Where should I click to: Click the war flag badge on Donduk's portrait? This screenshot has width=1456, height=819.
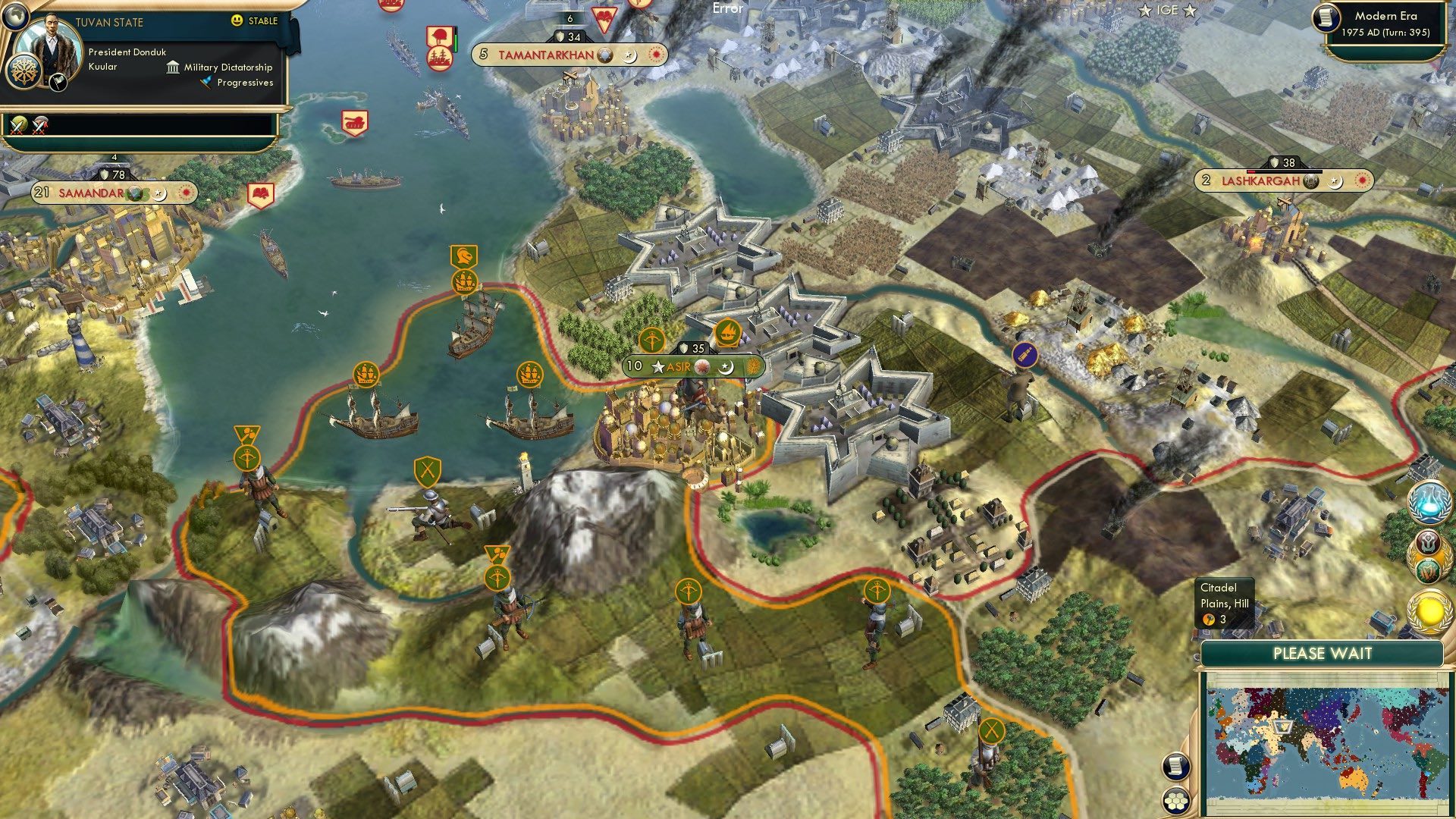click(57, 81)
